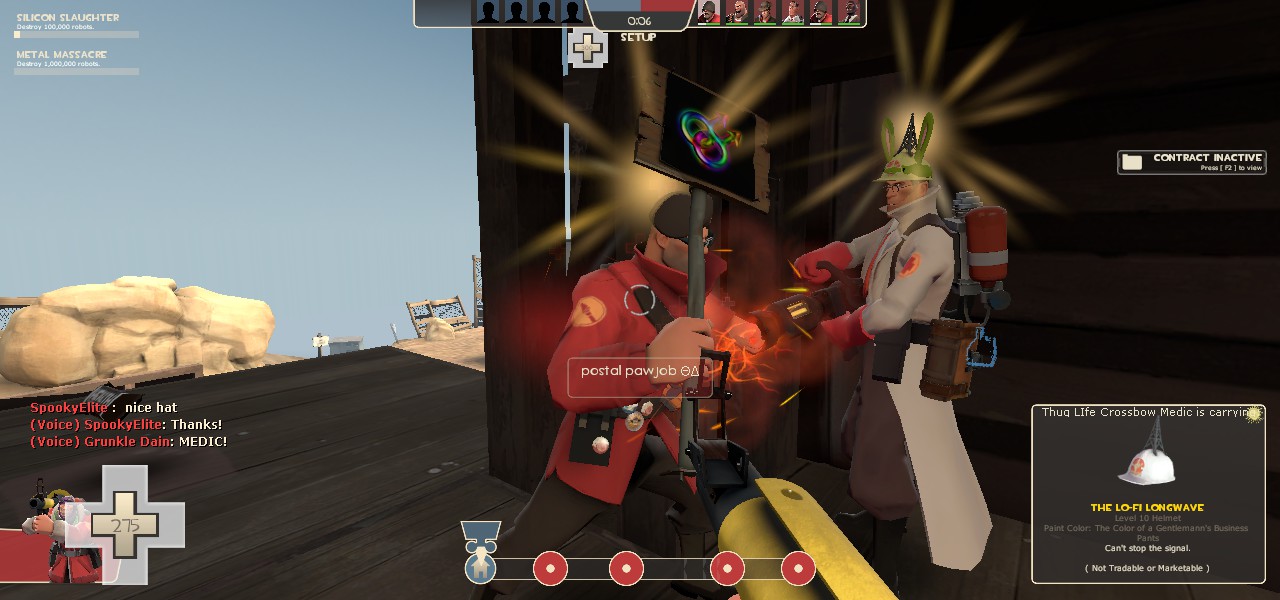Click the "postal pawjob" target name tag

[639, 372]
